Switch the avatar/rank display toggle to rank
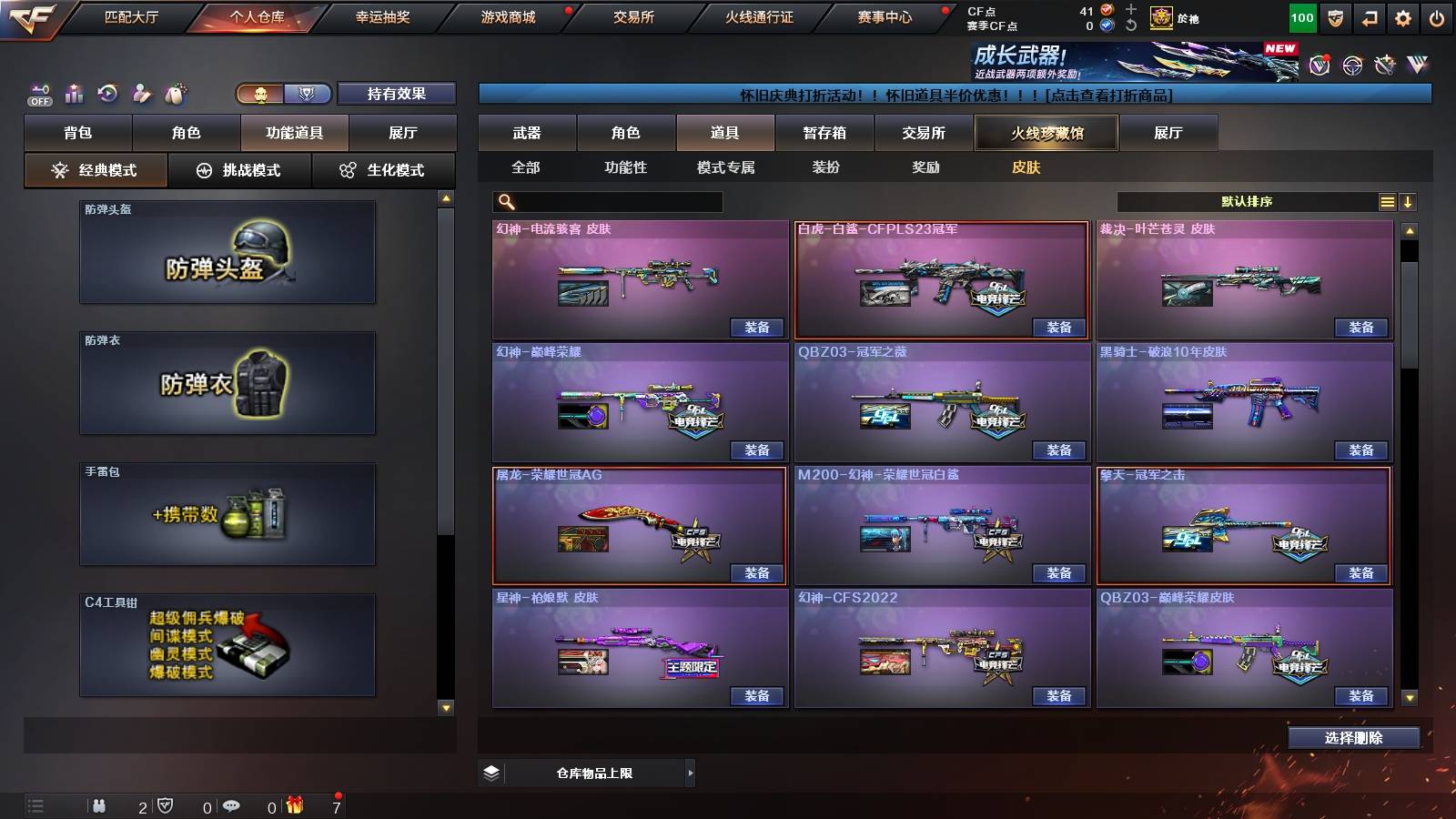1456x819 pixels. coord(308,94)
